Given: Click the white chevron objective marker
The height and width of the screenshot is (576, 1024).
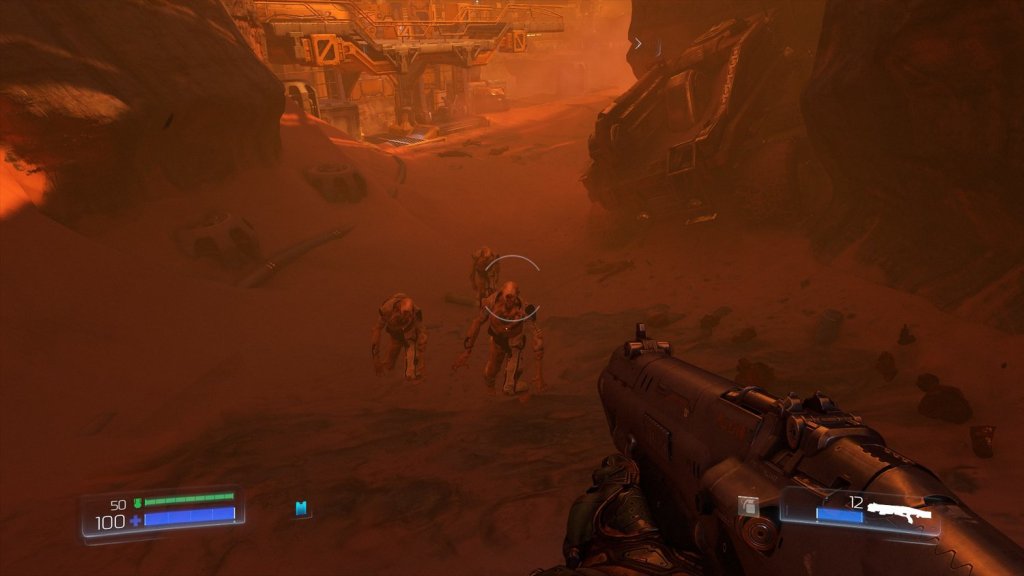Looking at the screenshot, I should (638, 44).
